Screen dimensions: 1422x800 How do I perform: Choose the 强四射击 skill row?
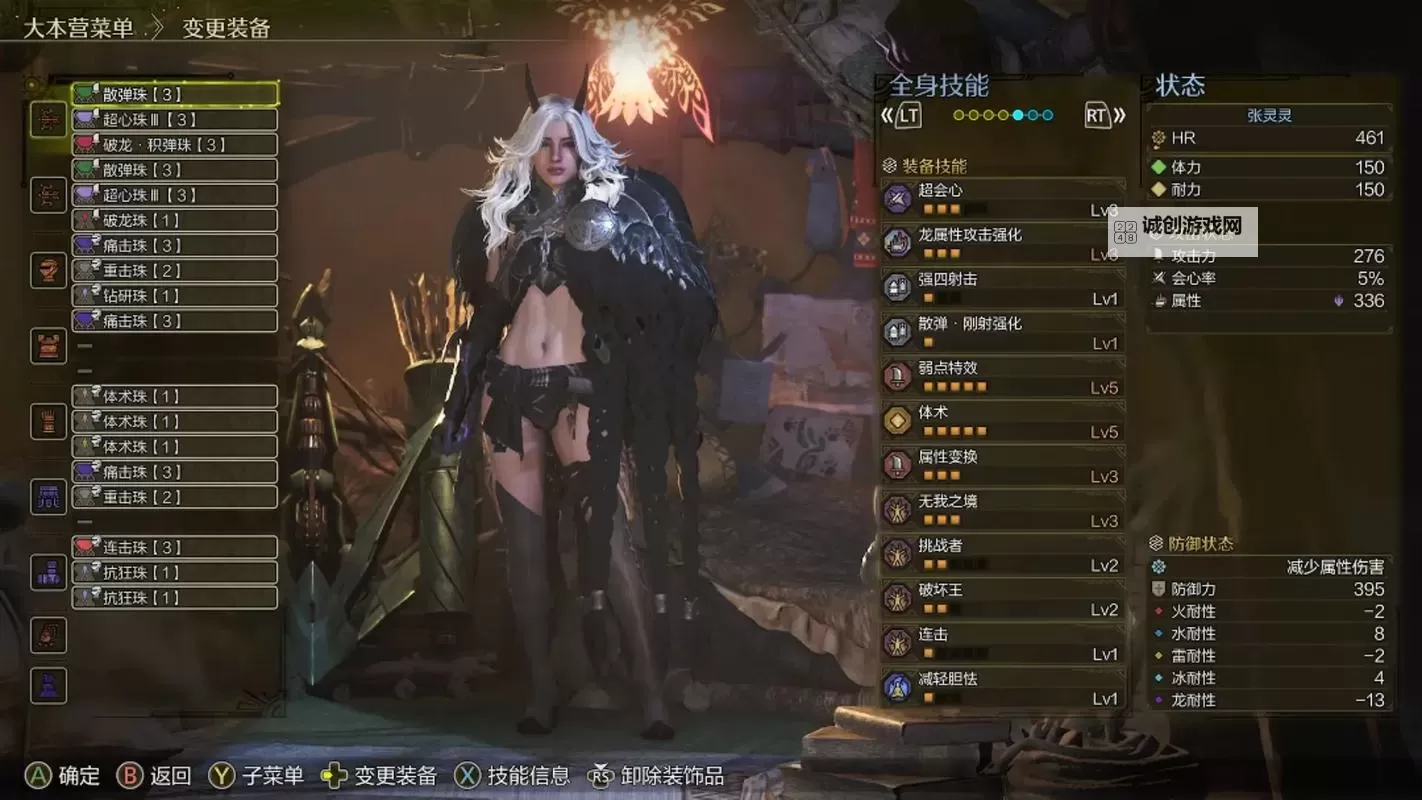[1002, 288]
